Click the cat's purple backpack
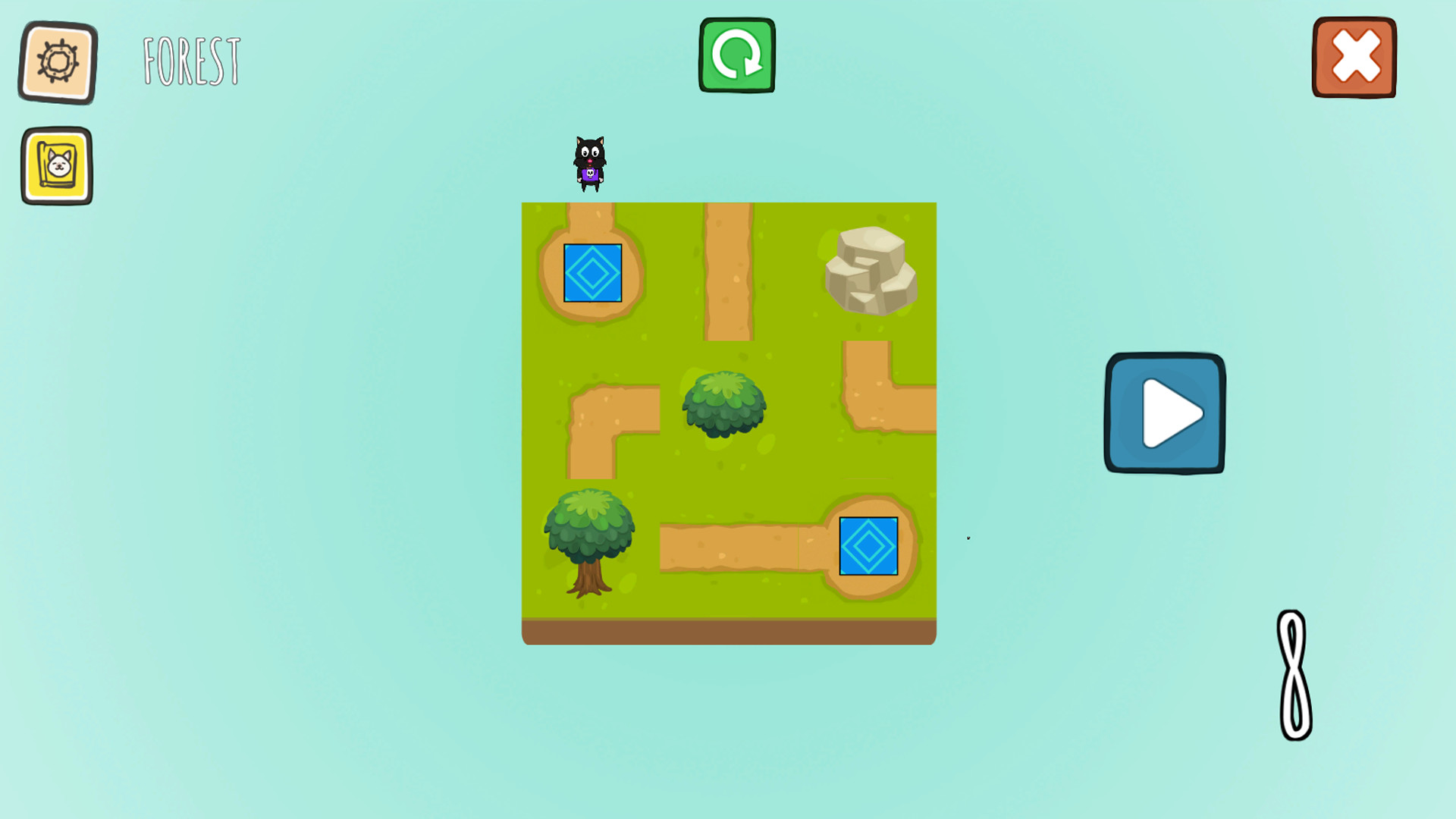The image size is (1456, 819). pos(591,174)
